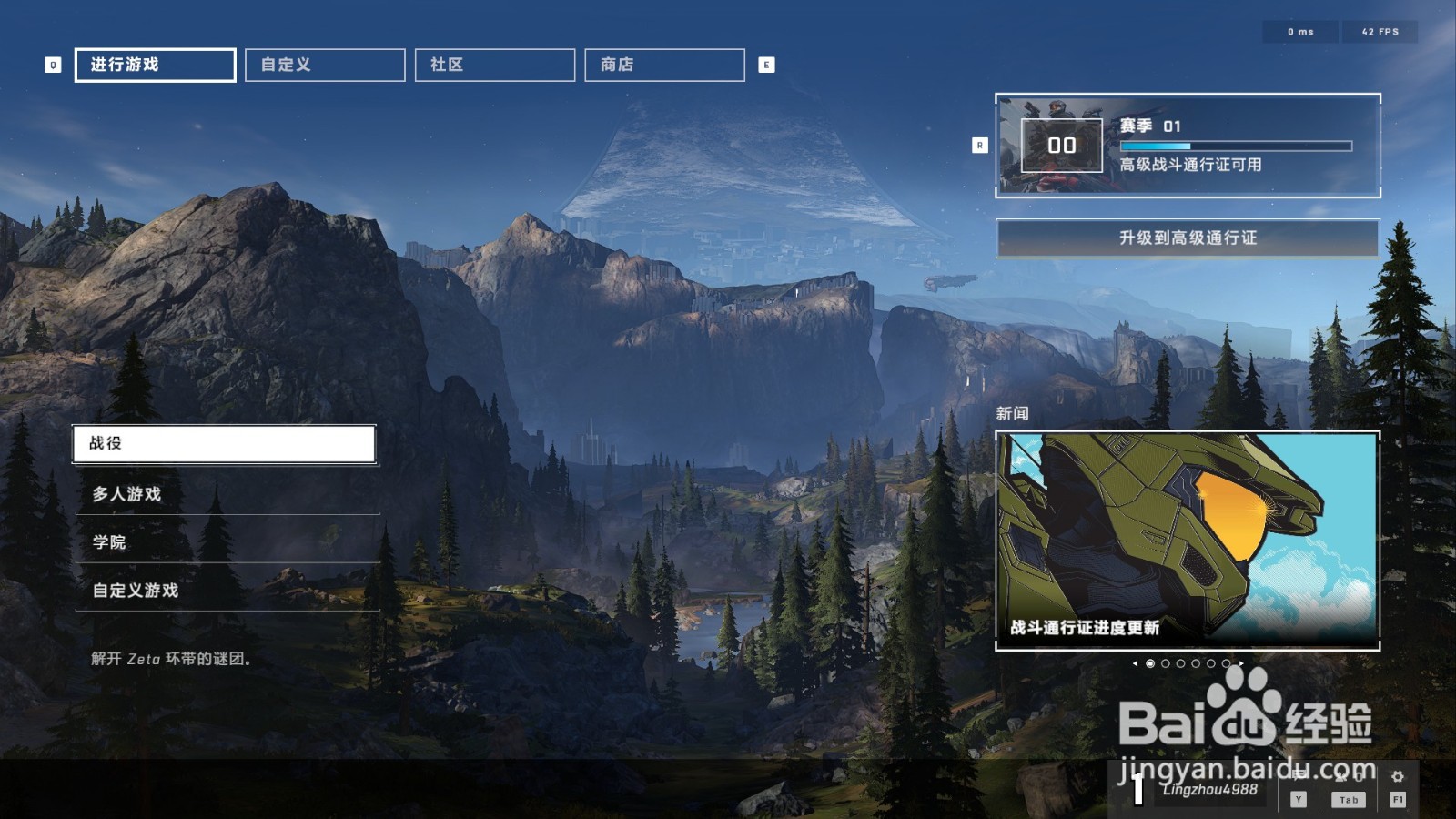Click 升级到高级通行证 upgrade button
The width and height of the screenshot is (1456, 819).
pos(1188,238)
